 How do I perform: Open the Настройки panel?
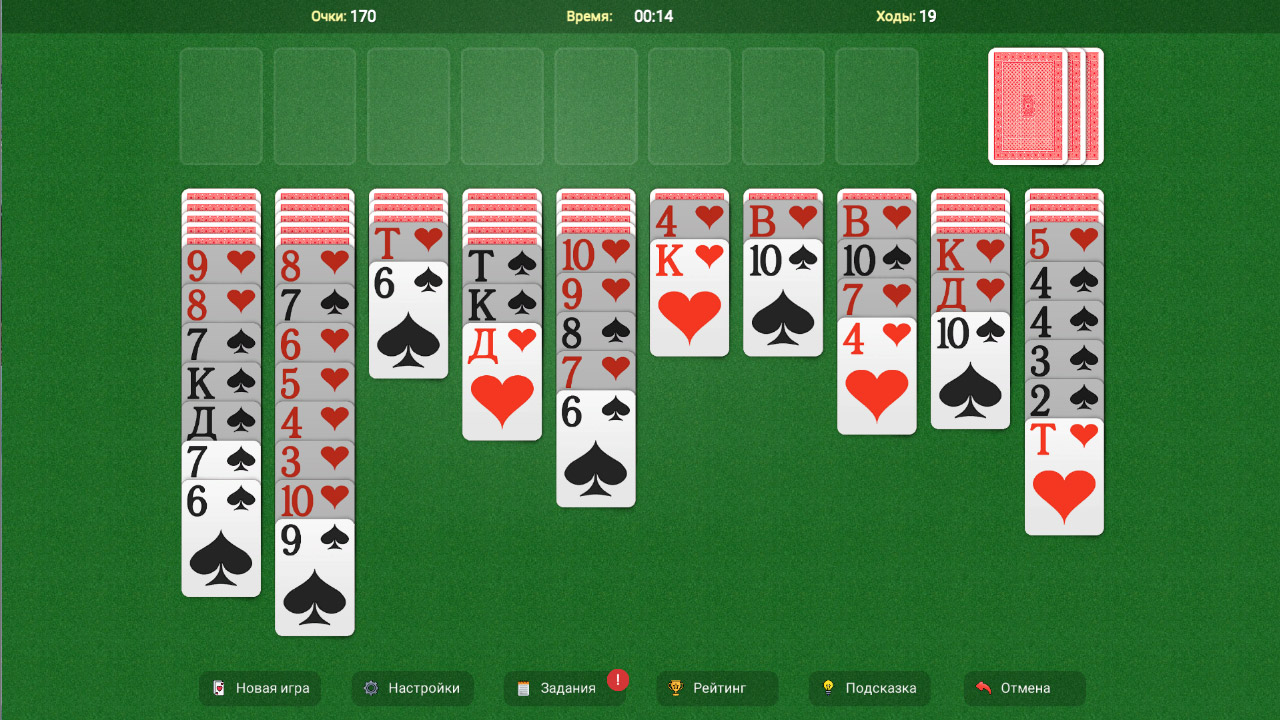click(412, 688)
